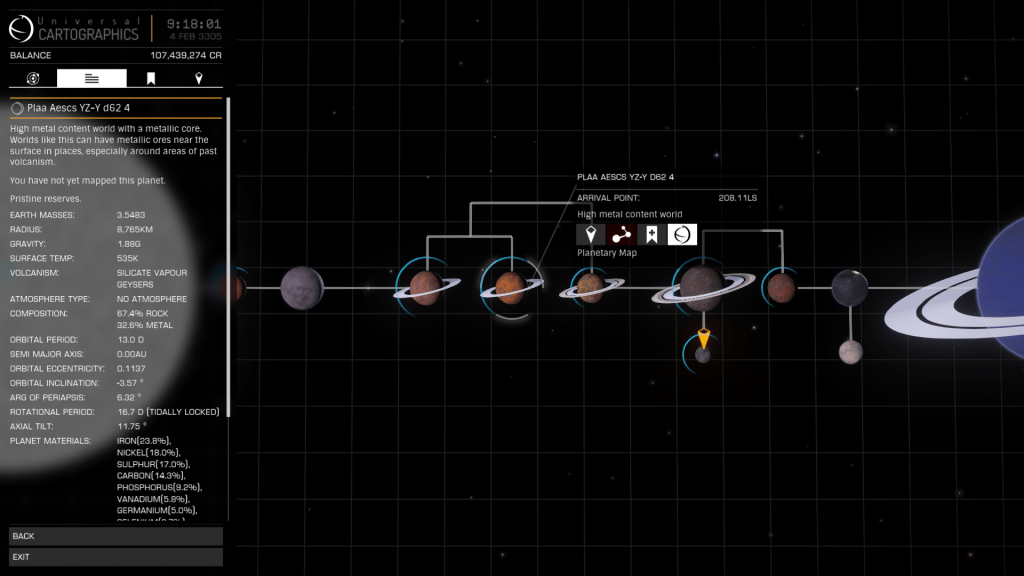Select the small moon under the orange marker
The width and height of the screenshot is (1024, 576).
703,355
